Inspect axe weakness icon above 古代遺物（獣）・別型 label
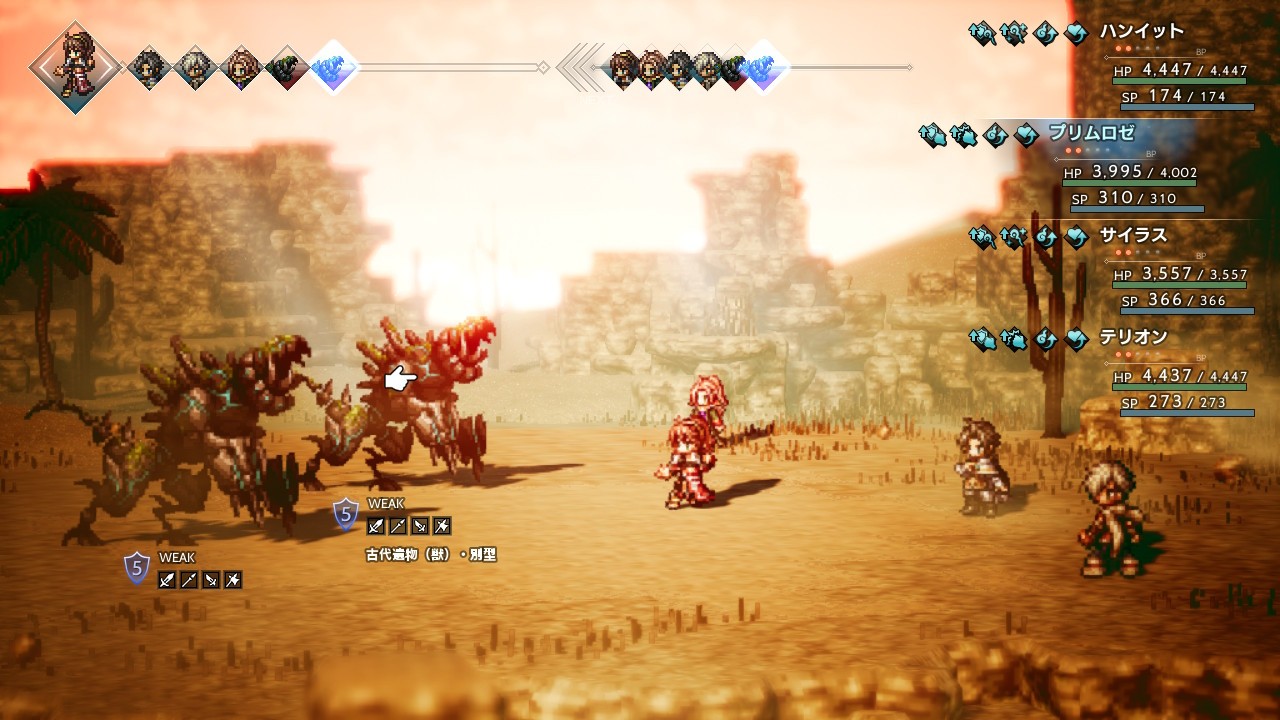 coord(442,526)
